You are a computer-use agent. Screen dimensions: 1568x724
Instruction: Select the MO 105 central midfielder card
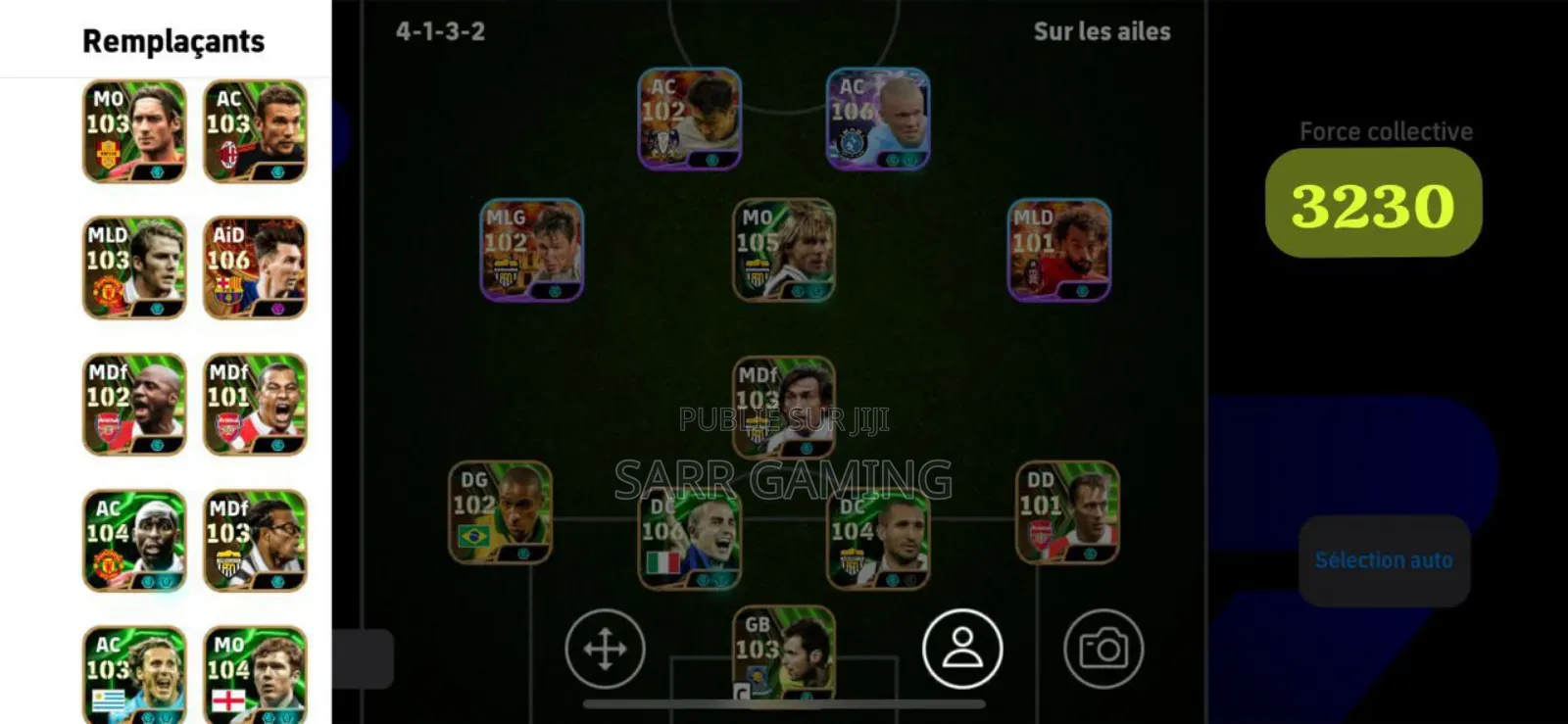[784, 250]
